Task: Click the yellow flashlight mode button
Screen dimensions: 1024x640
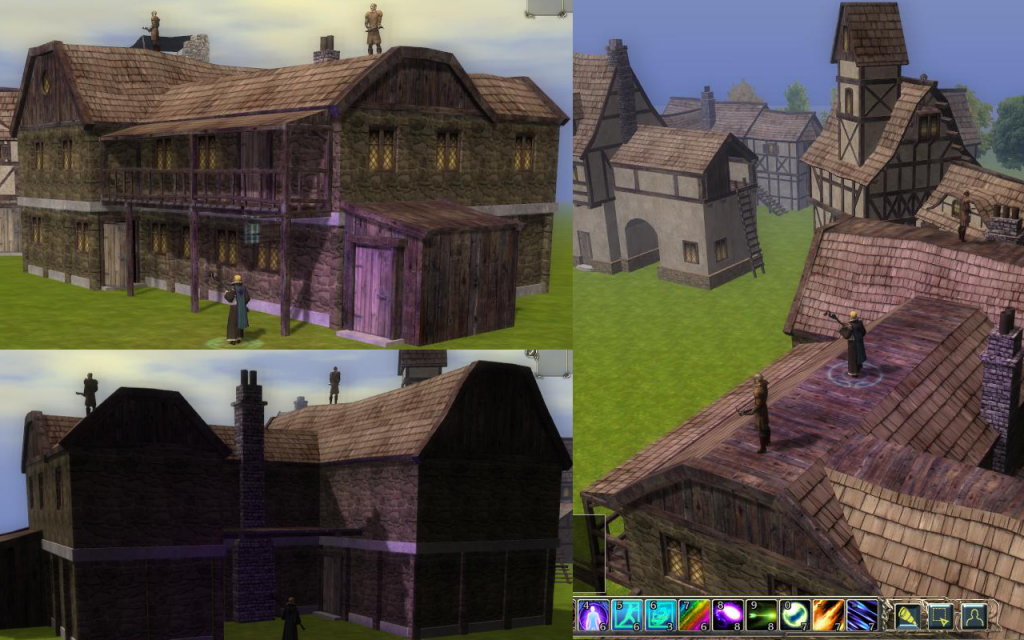Action: [x=908, y=615]
